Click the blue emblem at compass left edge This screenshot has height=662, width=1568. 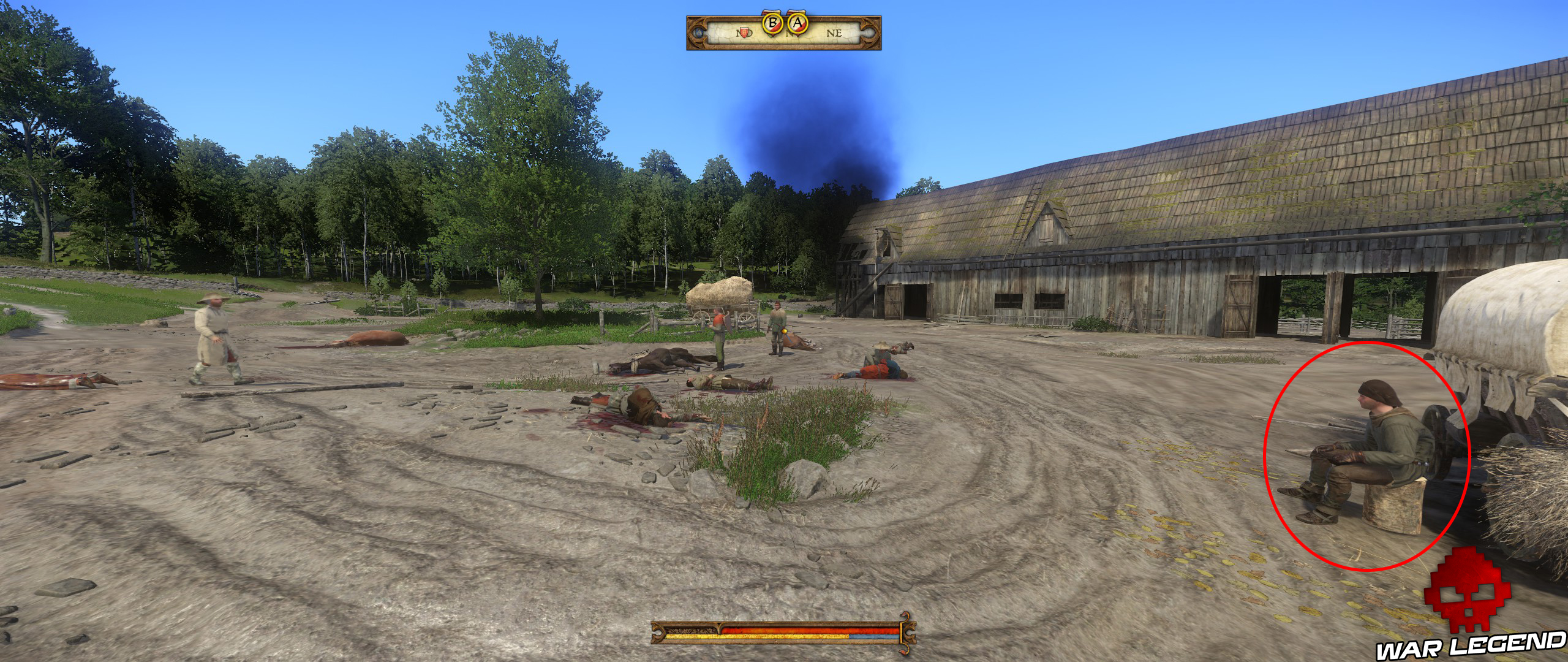pos(699,33)
